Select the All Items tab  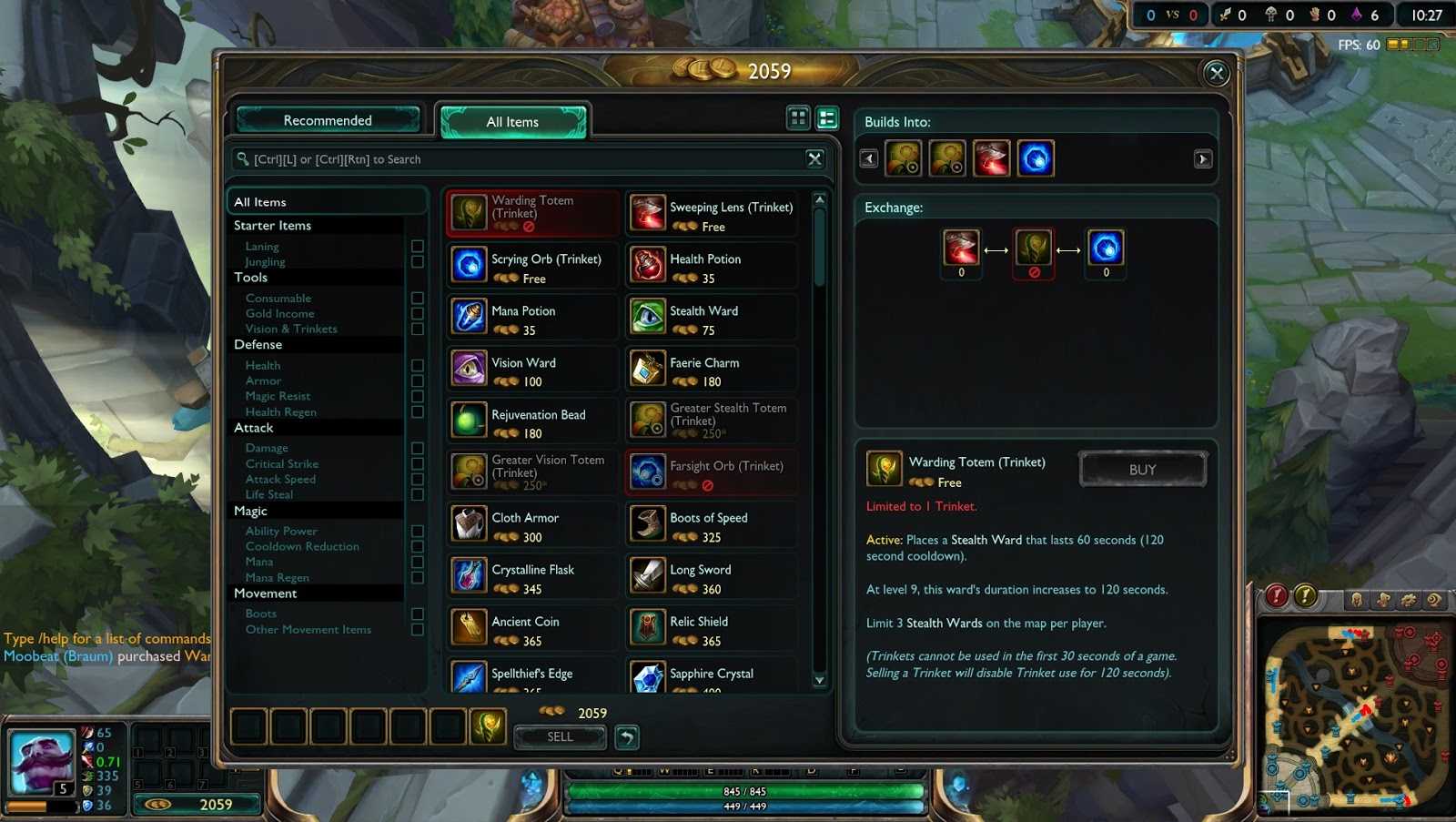point(512,121)
